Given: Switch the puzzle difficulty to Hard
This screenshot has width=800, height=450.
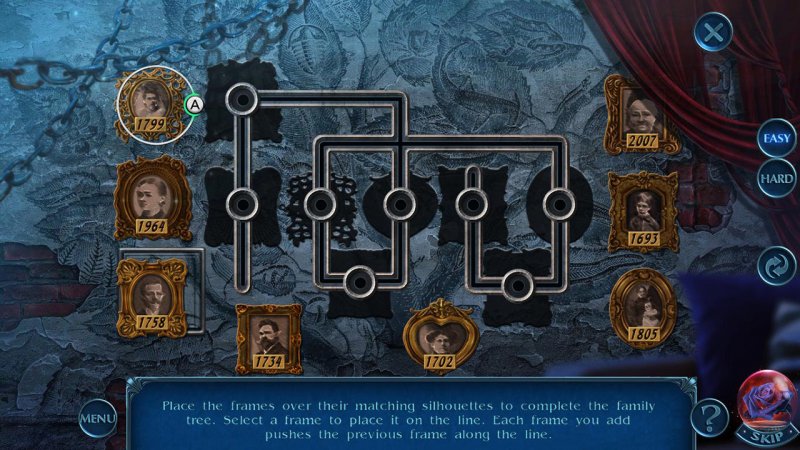Looking at the screenshot, I should (x=776, y=178).
